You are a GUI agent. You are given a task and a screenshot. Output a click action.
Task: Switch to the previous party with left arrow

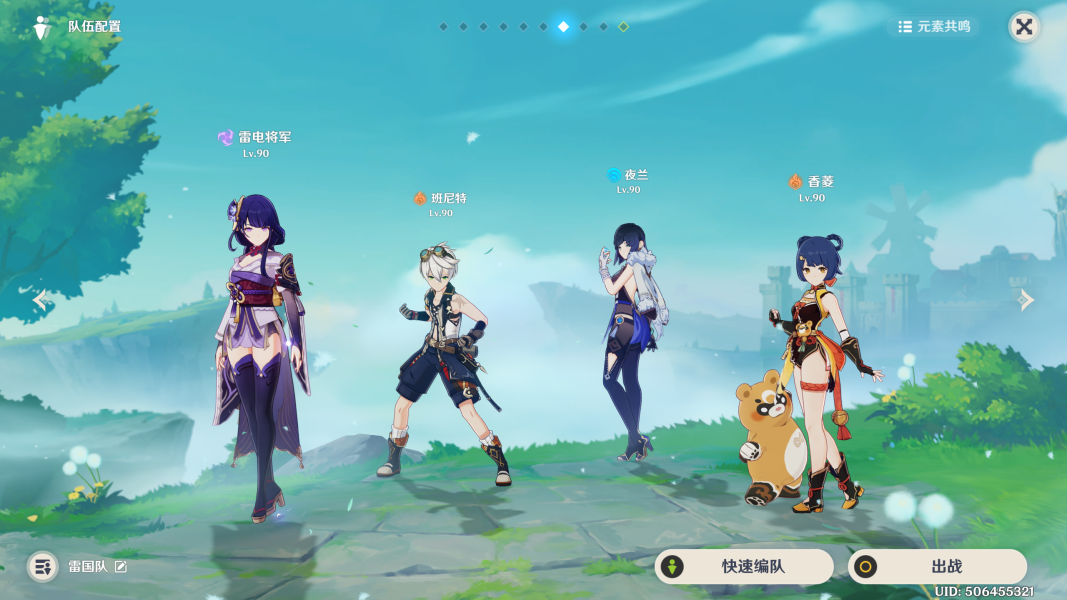(x=40, y=300)
